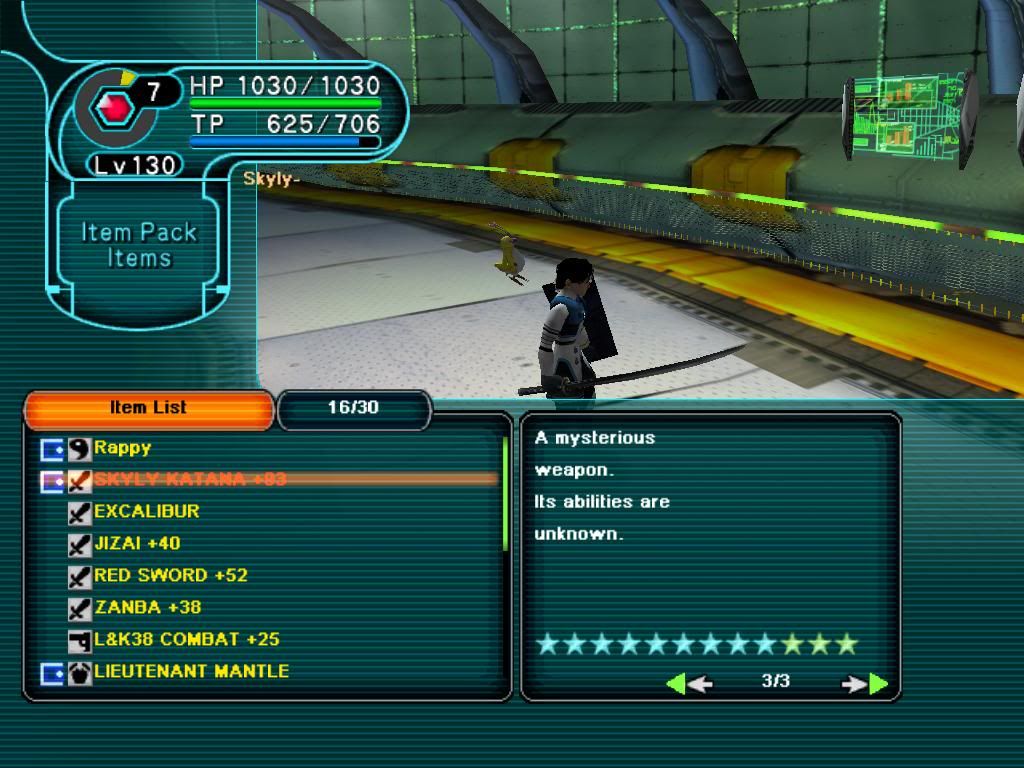Pick the JIZAI +40 weapon
This screenshot has width=1024, height=768.
(x=137, y=543)
